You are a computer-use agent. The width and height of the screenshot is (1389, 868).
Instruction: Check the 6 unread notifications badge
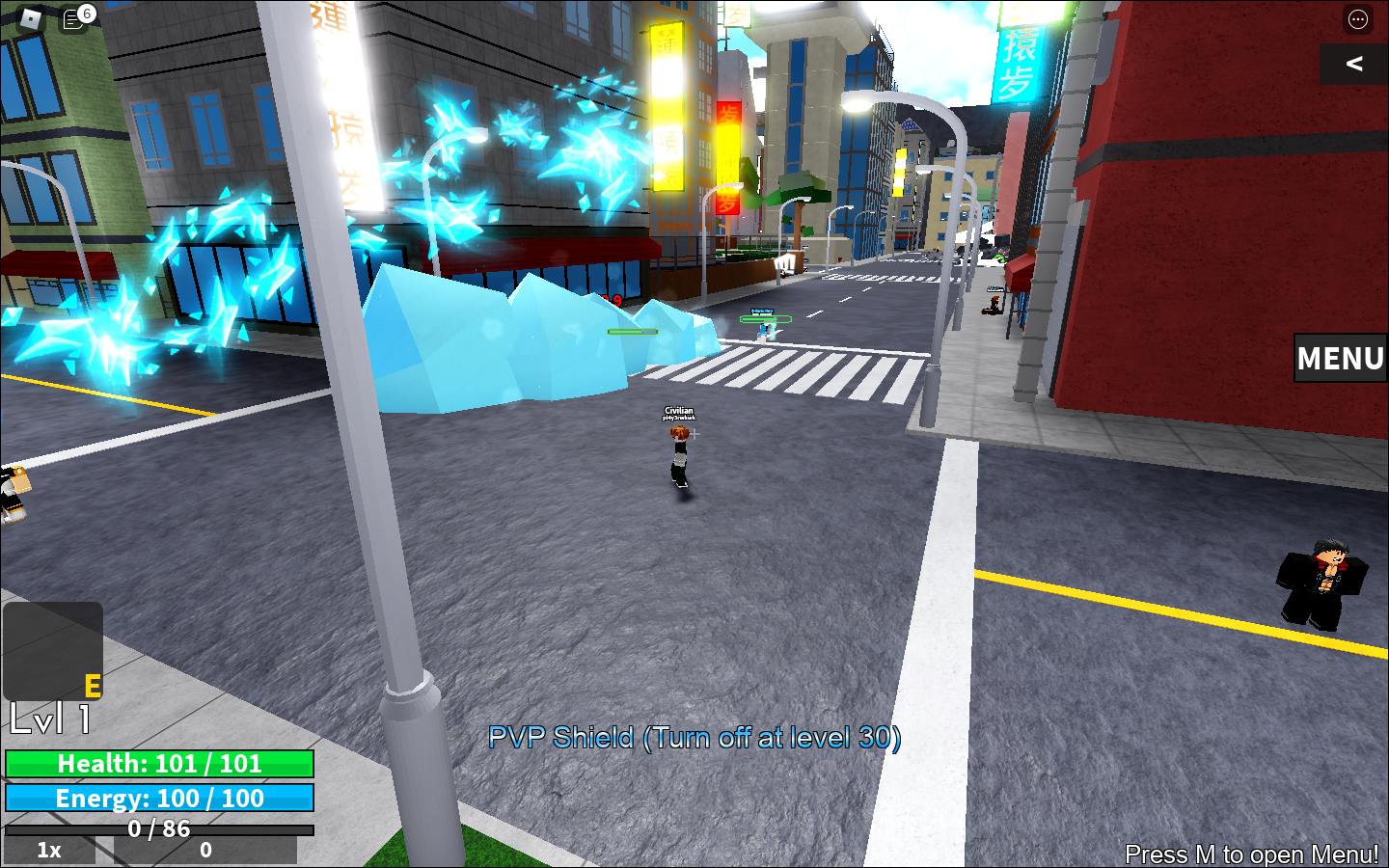pos(85,14)
